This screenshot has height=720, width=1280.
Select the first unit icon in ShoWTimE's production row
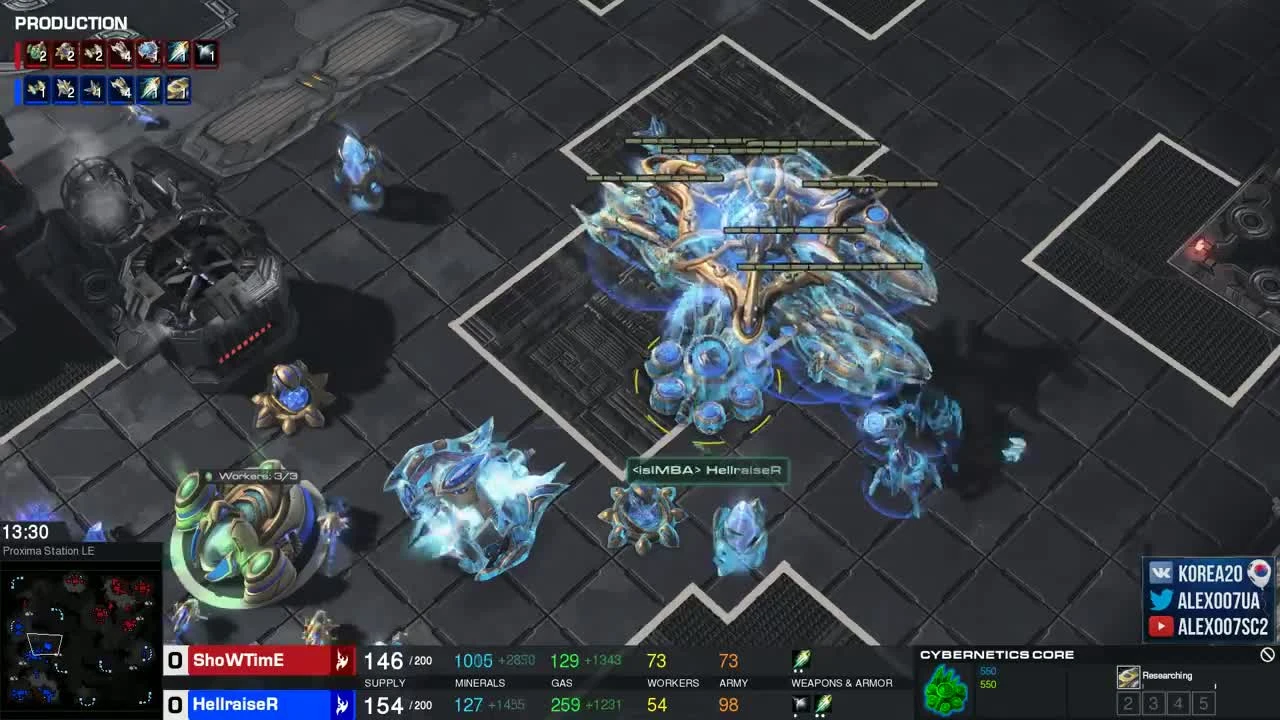40,55
